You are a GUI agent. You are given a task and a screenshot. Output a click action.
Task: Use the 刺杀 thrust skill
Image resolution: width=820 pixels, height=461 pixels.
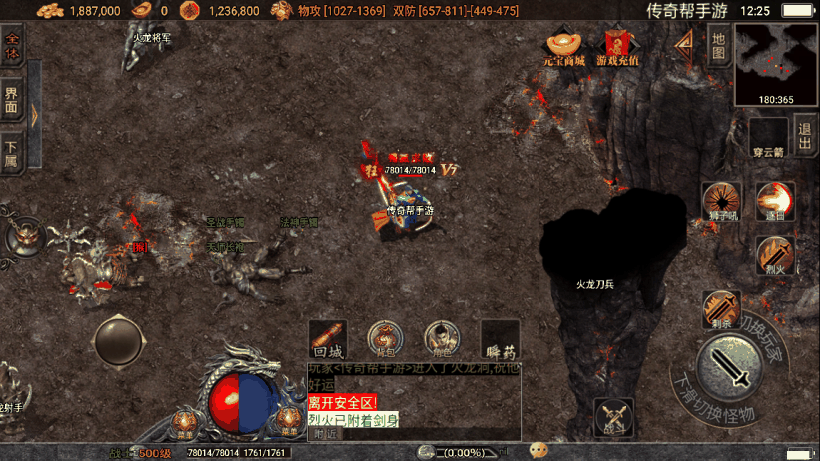720,309
